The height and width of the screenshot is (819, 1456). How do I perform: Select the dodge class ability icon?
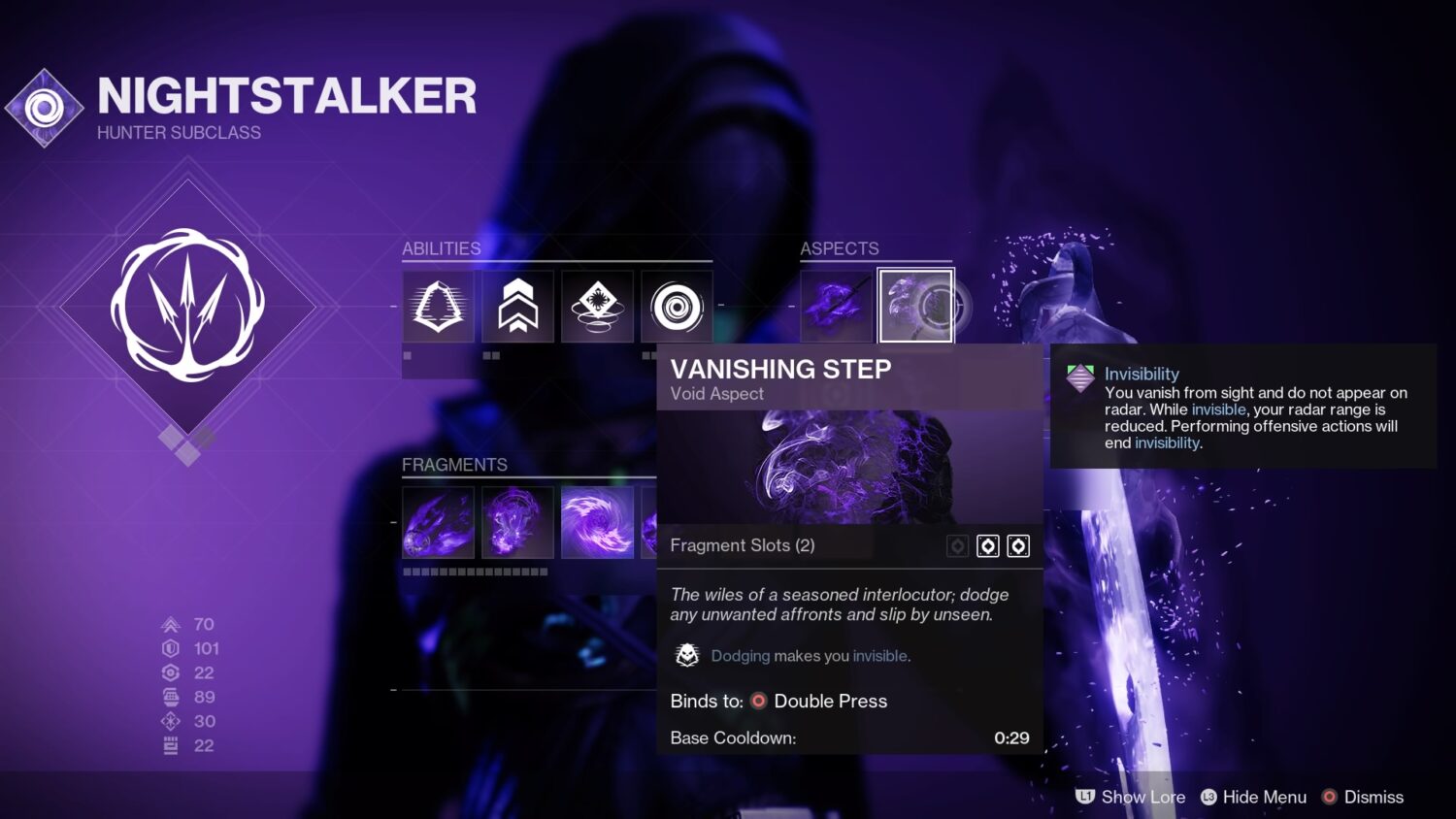(x=438, y=307)
